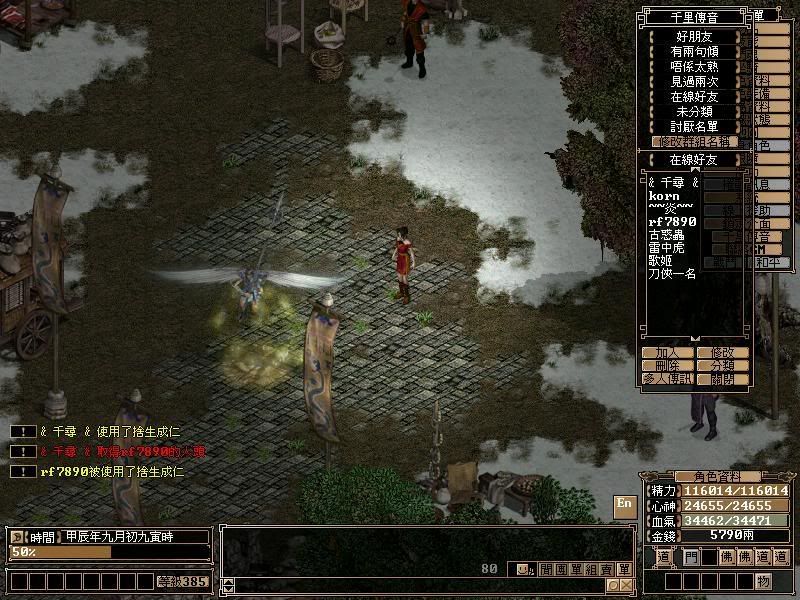Choose the 有兩句傾 group
Image resolution: width=800 pixels, height=600 pixels.
coord(694,51)
